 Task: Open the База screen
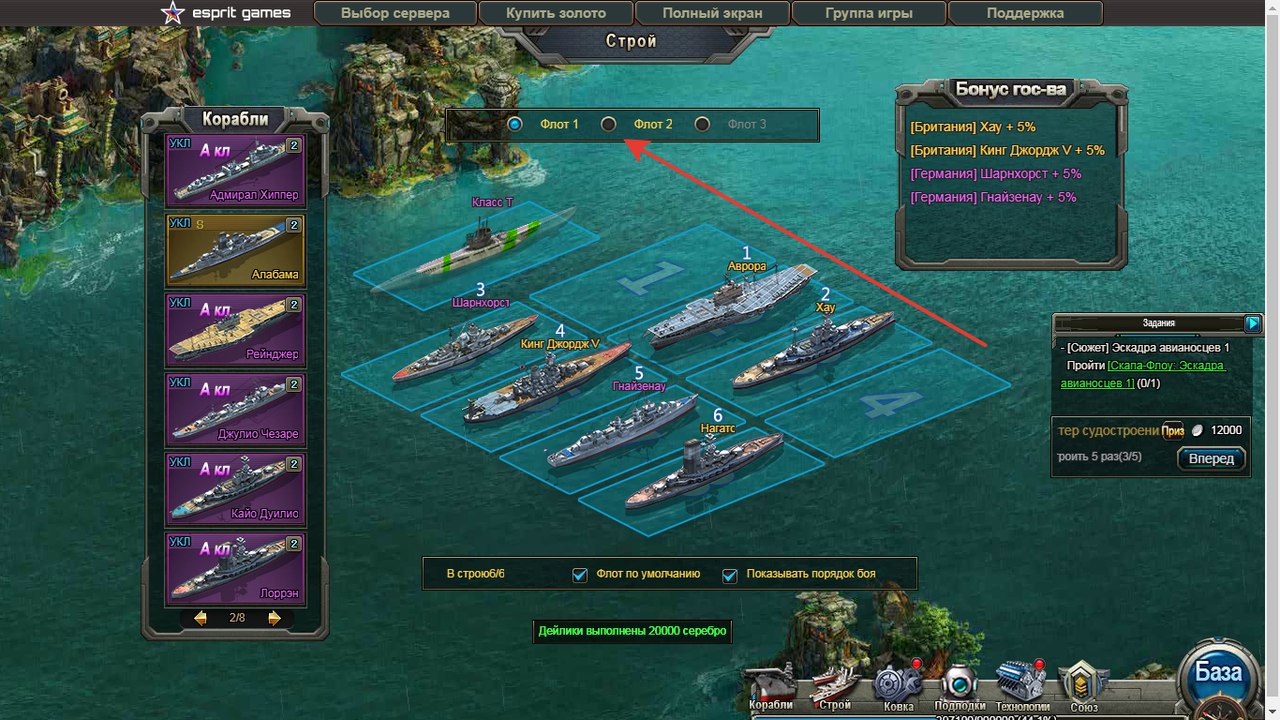point(1218,672)
